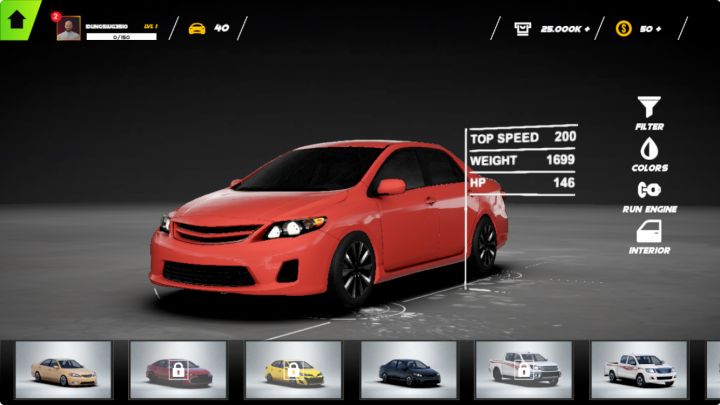This screenshot has height=405, width=720.
Task: Select the dark blue sedan thumbnail
Action: [x=408, y=371]
